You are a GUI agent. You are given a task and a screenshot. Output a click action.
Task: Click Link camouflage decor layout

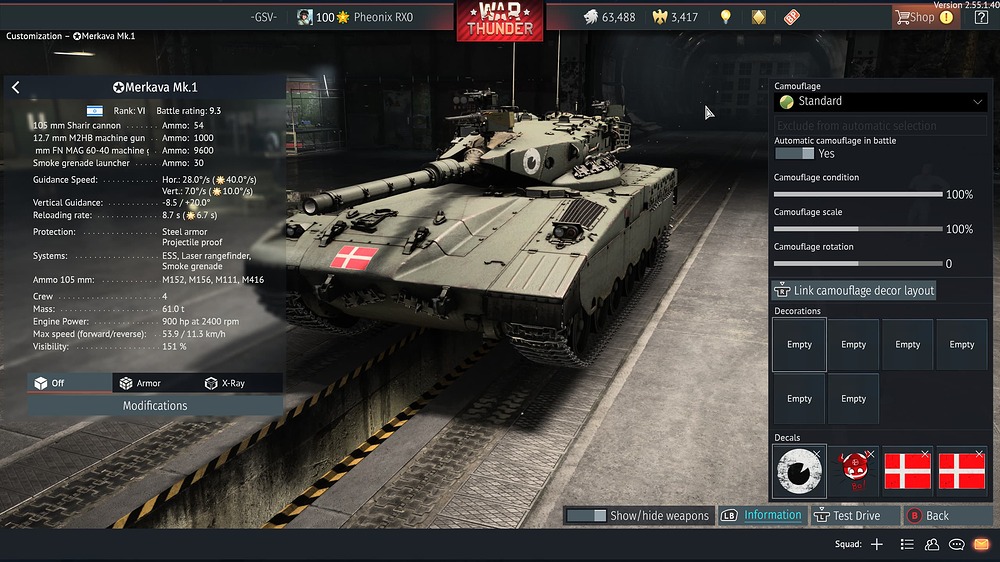point(854,290)
